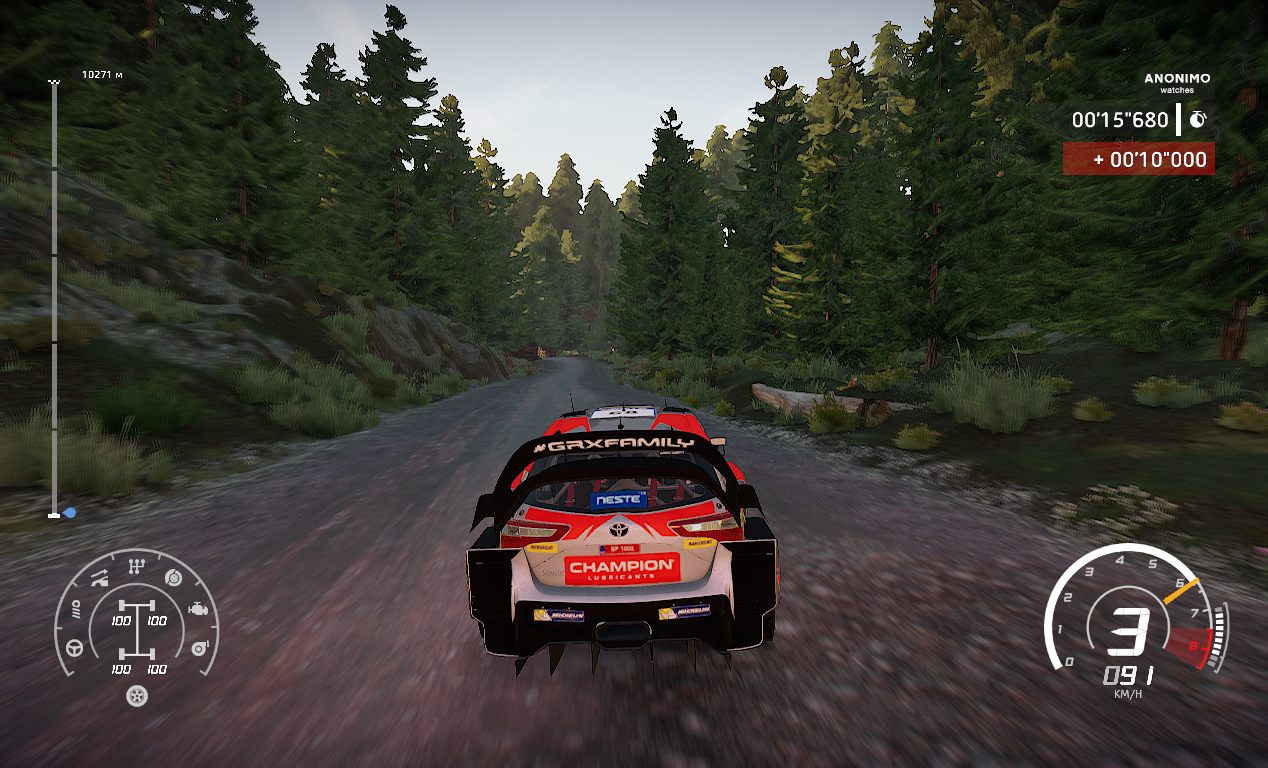Viewport: 1268px width, 768px height.
Task: Click the steering wheel damage icon
Action: pos(74,648)
